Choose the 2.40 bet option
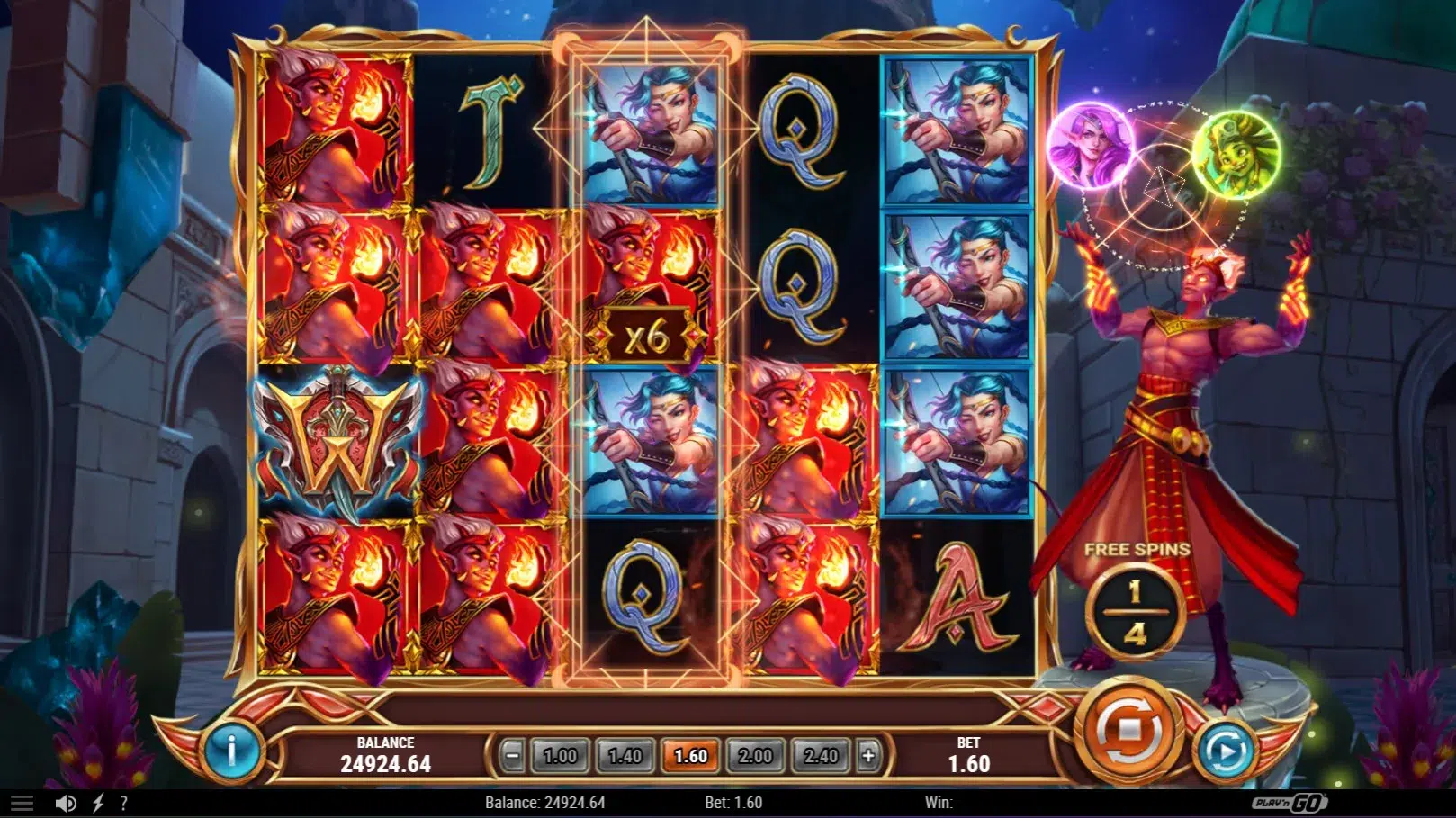The image size is (1456, 818). tap(821, 756)
